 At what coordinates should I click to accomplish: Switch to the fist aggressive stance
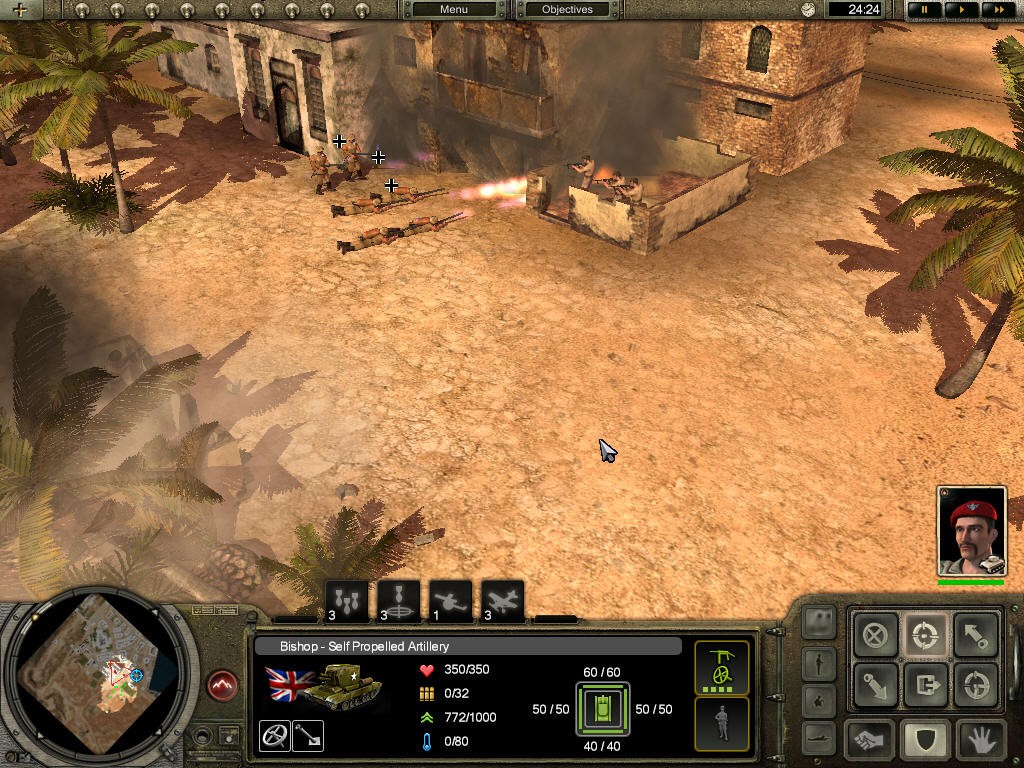[x=871, y=741]
